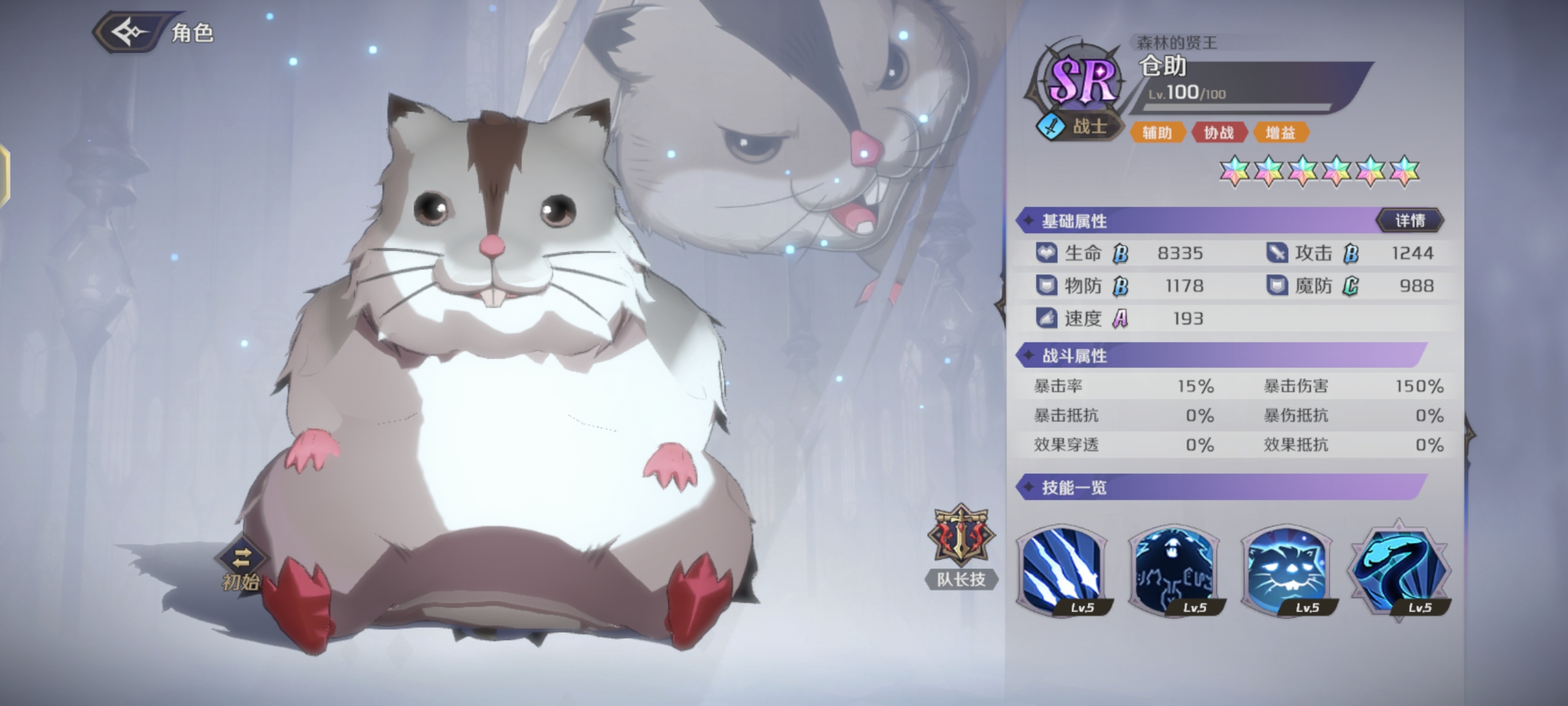
Task: Tap the 协战 assist tag
Action: coord(1218,133)
